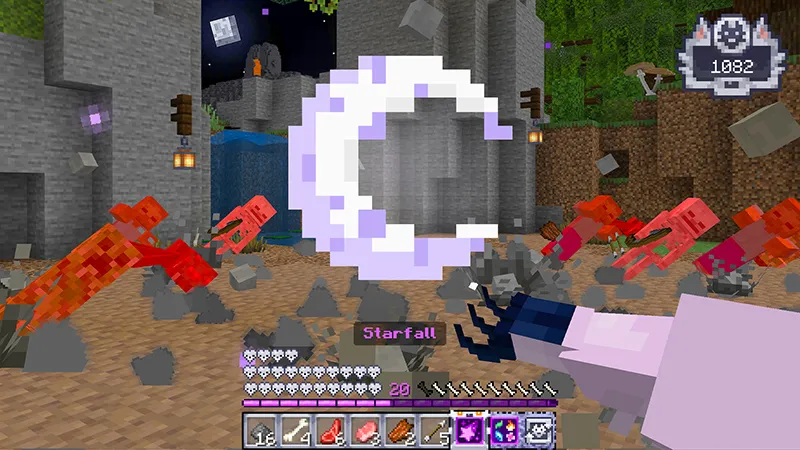This screenshot has width=800, height=450.
Task: Choose the colorful elemental orbs hotbar slot
Action: click(504, 431)
